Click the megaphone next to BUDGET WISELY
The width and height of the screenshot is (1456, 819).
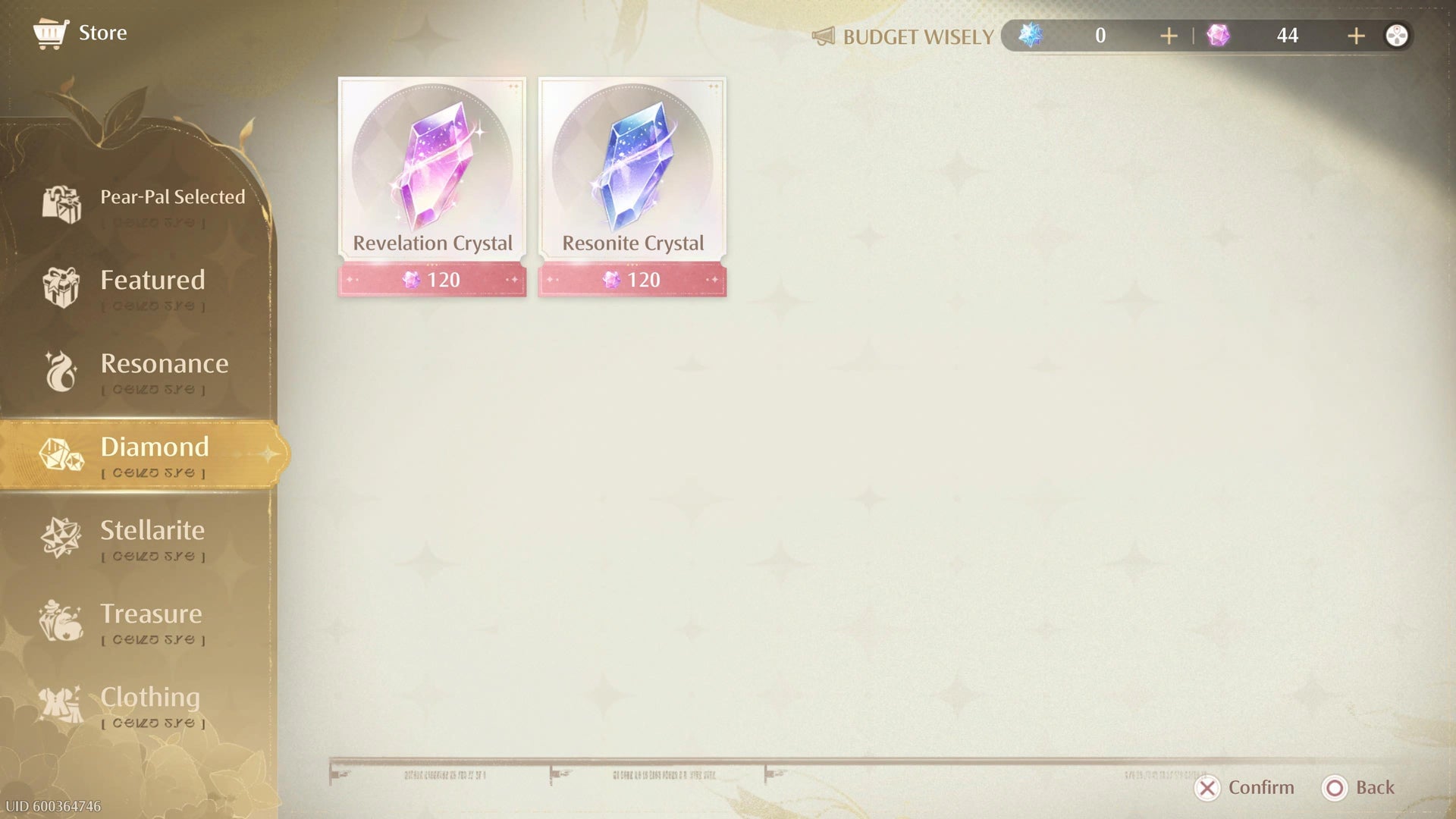coord(824,36)
